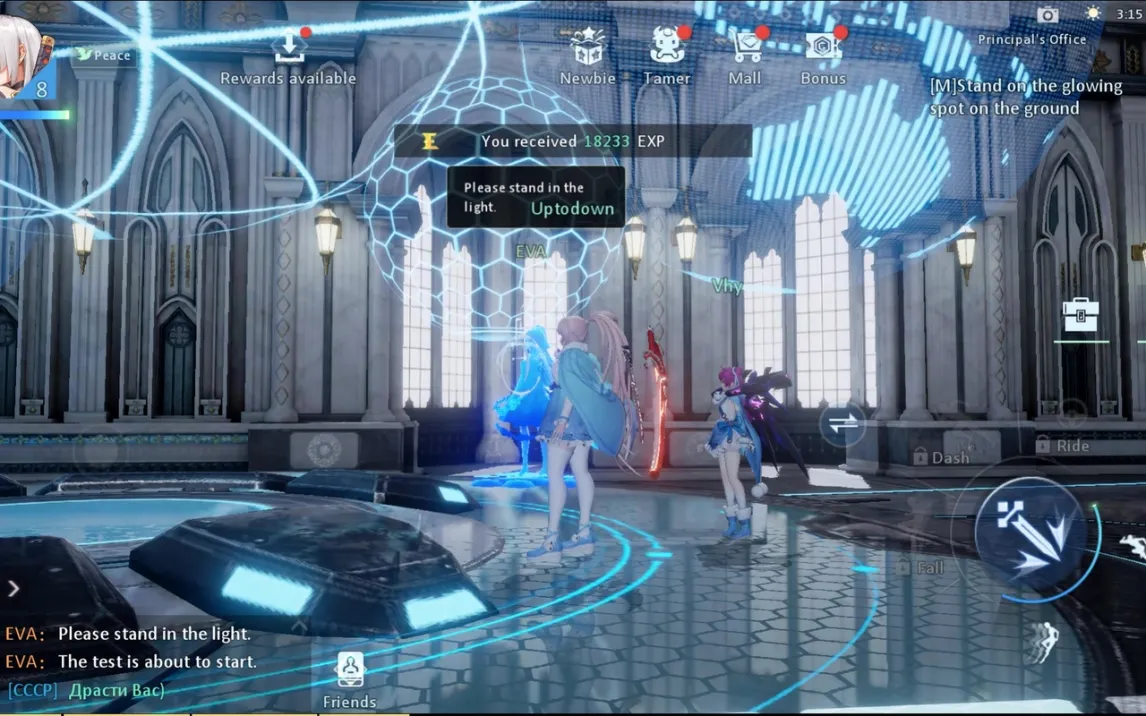Open the Friends list
The height and width of the screenshot is (716, 1146).
350,680
